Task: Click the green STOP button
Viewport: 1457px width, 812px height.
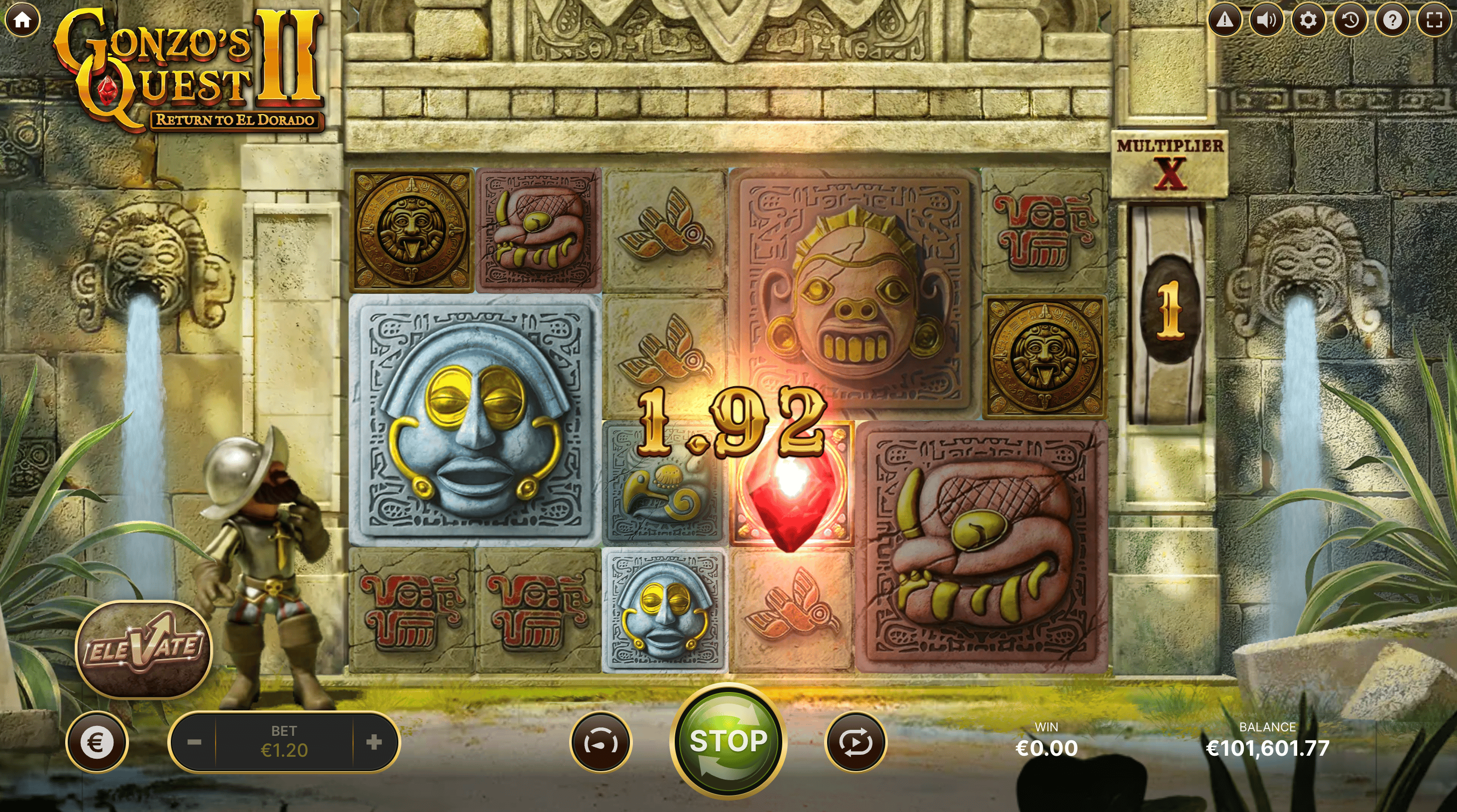Action: click(x=728, y=741)
